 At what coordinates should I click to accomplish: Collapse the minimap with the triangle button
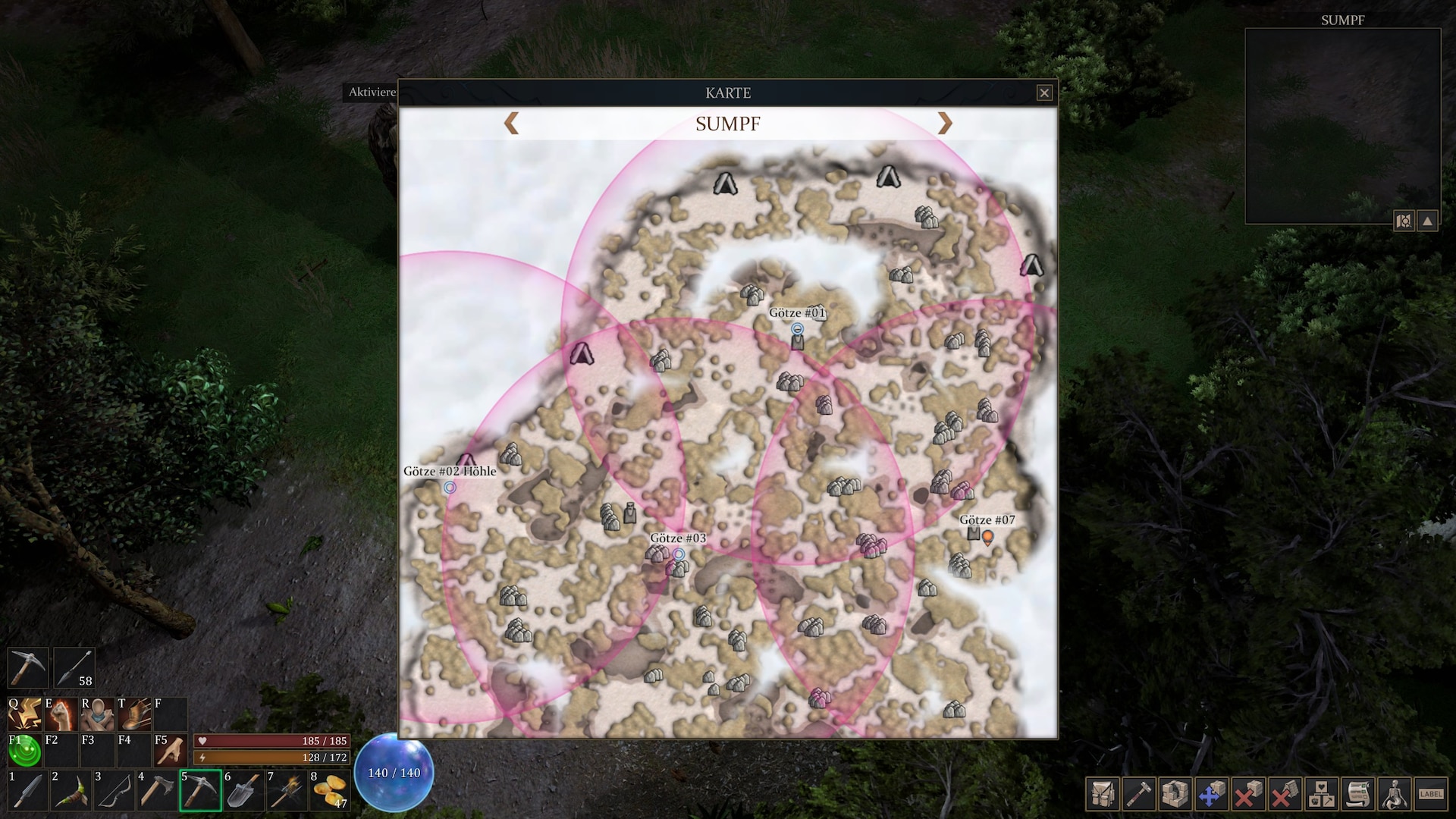1428,221
